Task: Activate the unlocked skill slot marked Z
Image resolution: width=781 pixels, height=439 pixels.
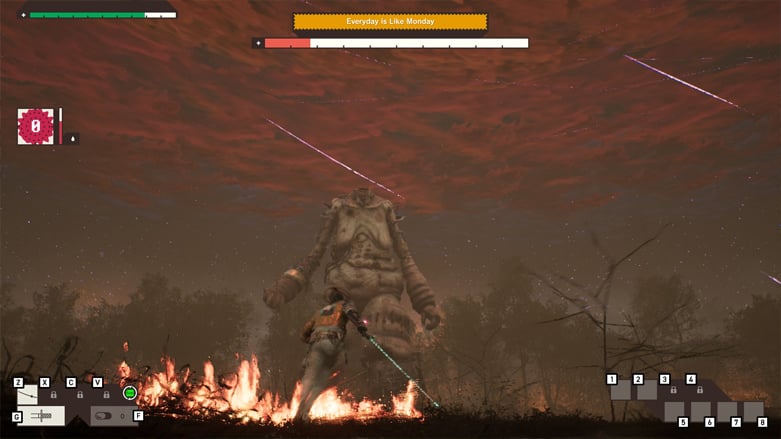Action: point(28,394)
